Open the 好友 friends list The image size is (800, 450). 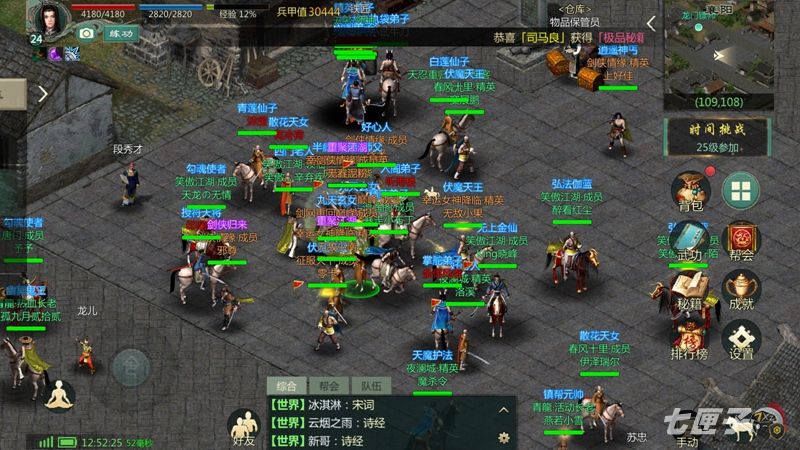[243, 427]
